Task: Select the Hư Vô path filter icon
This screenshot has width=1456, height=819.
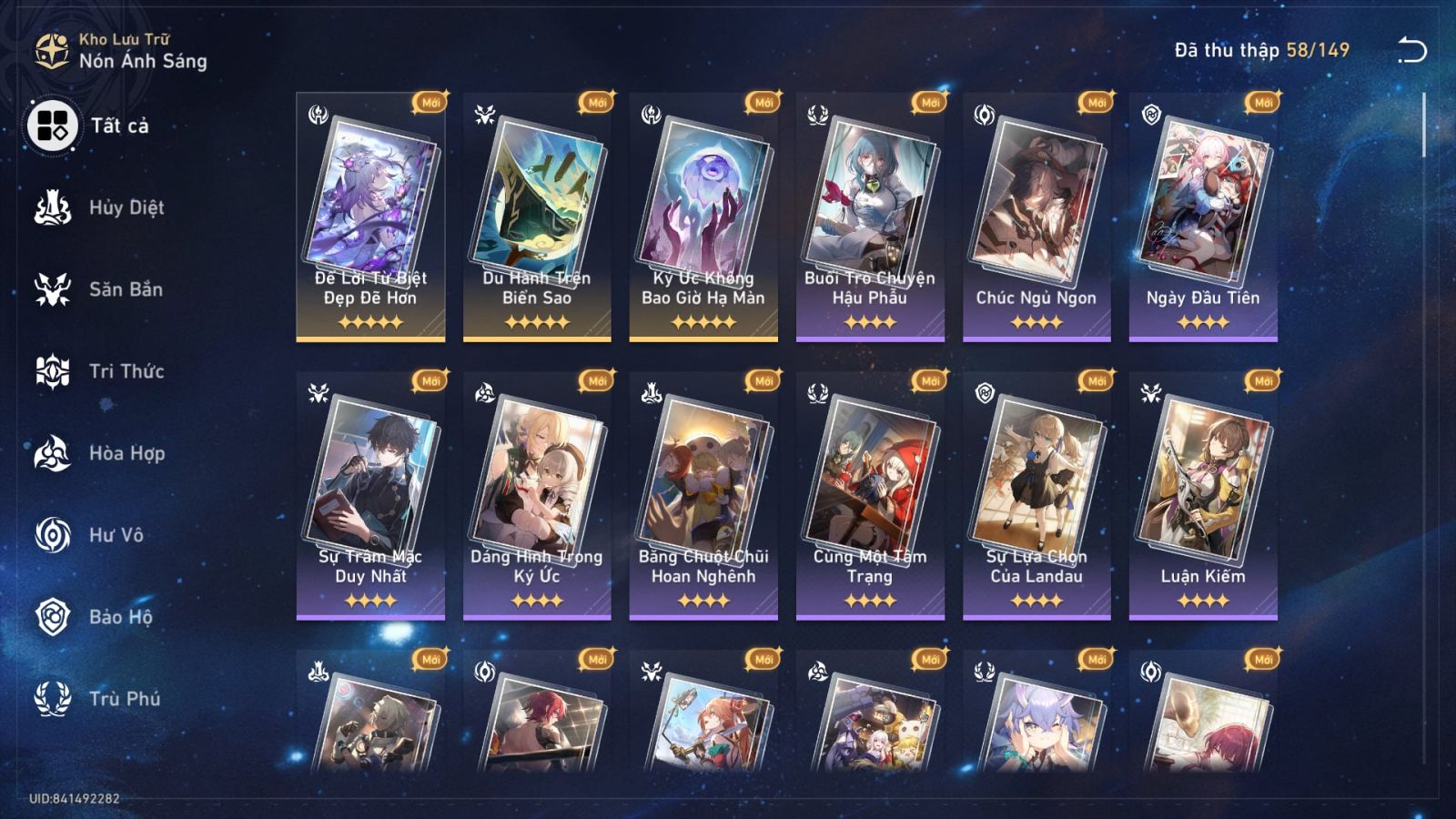Action: [52, 535]
